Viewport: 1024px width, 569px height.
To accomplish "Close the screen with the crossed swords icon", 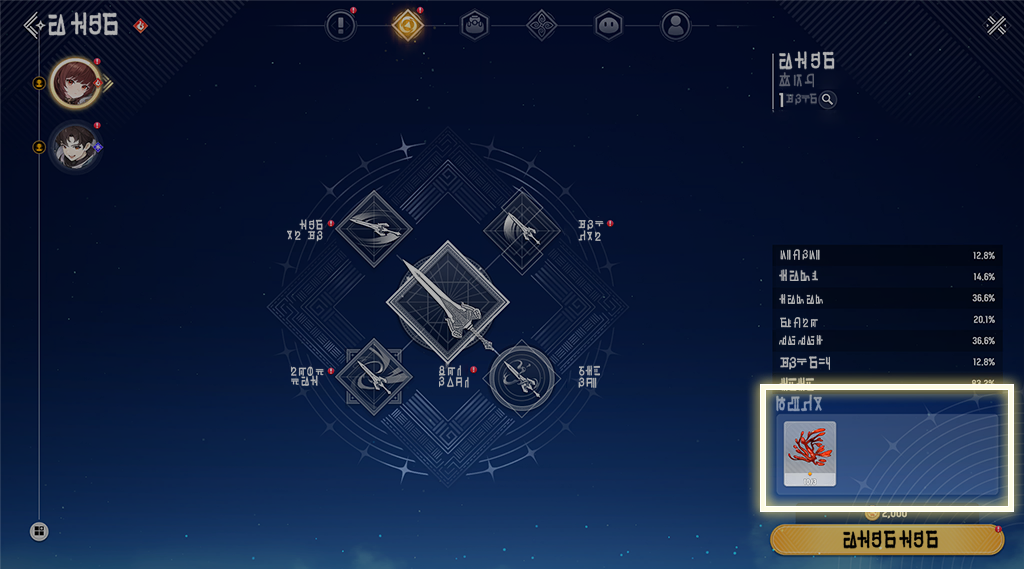I will click(x=996, y=25).
